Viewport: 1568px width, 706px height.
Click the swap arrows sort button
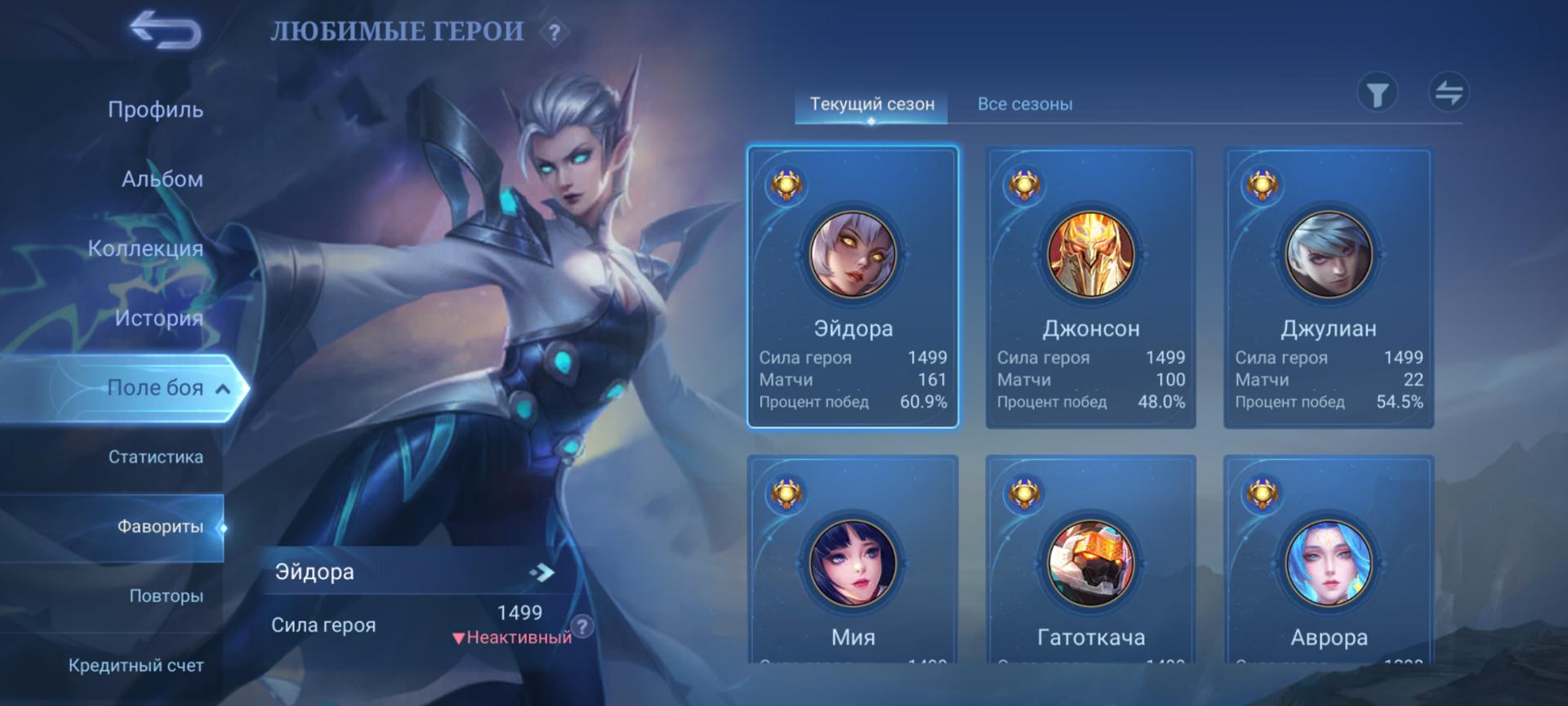(x=1449, y=92)
